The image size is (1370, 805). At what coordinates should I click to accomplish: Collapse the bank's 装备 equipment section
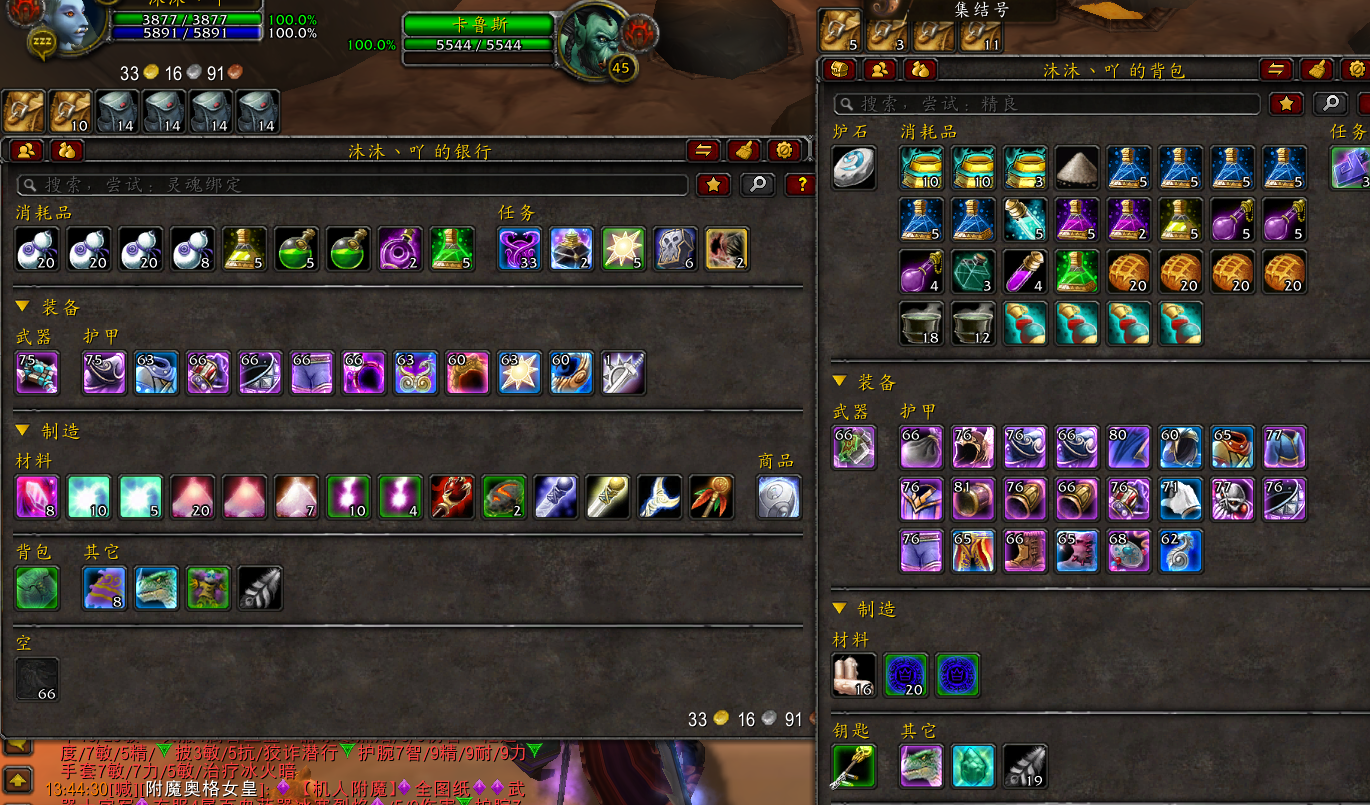tap(22, 307)
